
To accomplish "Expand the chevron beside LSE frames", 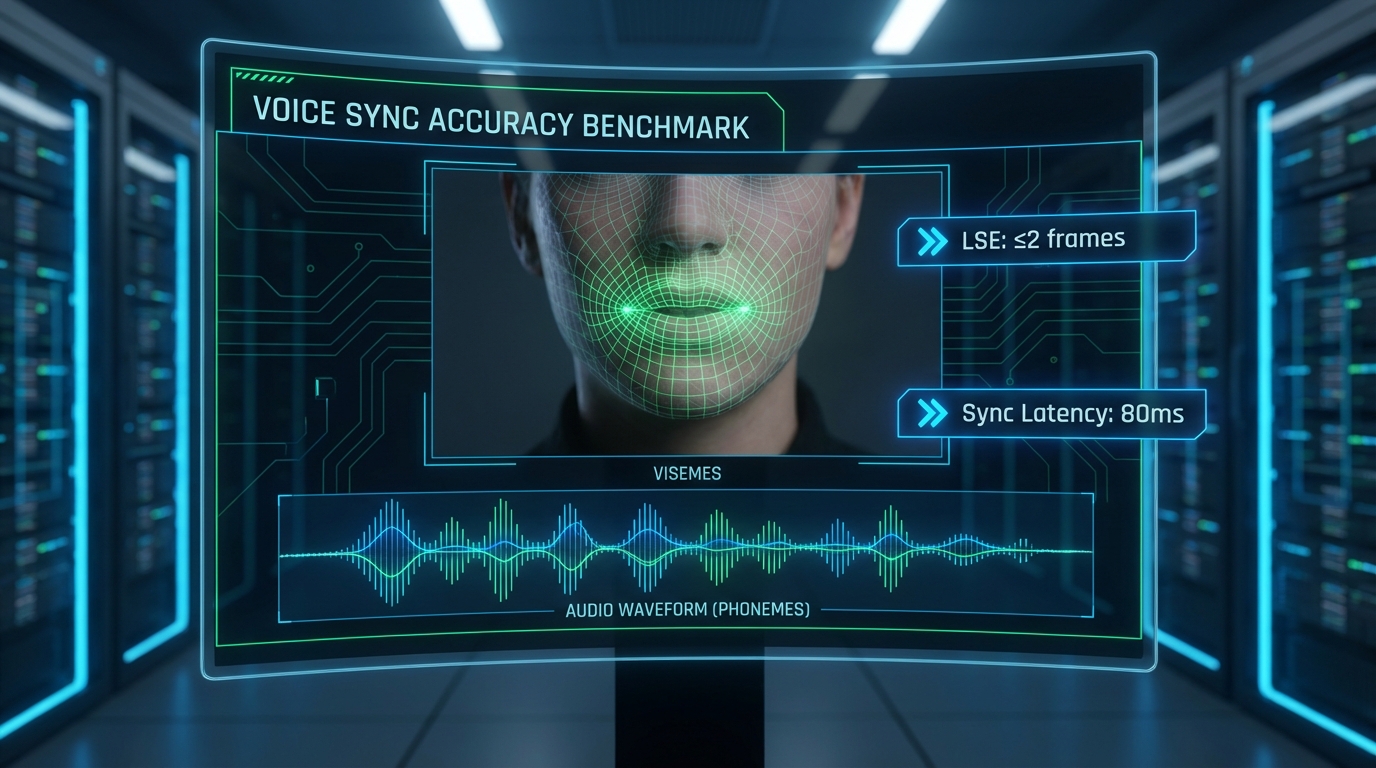I will (x=932, y=241).
